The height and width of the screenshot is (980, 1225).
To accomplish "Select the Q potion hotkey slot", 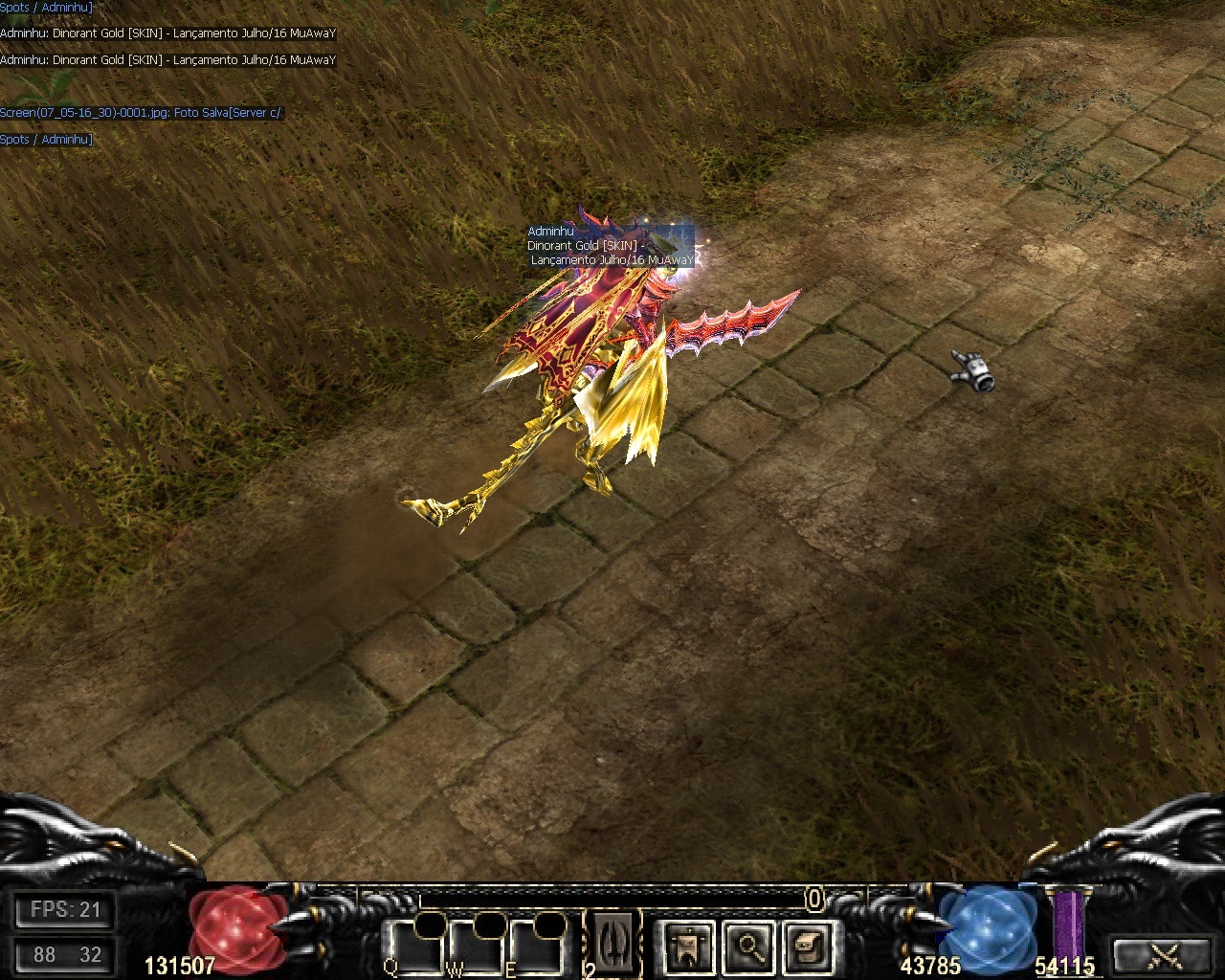I will pos(417,946).
